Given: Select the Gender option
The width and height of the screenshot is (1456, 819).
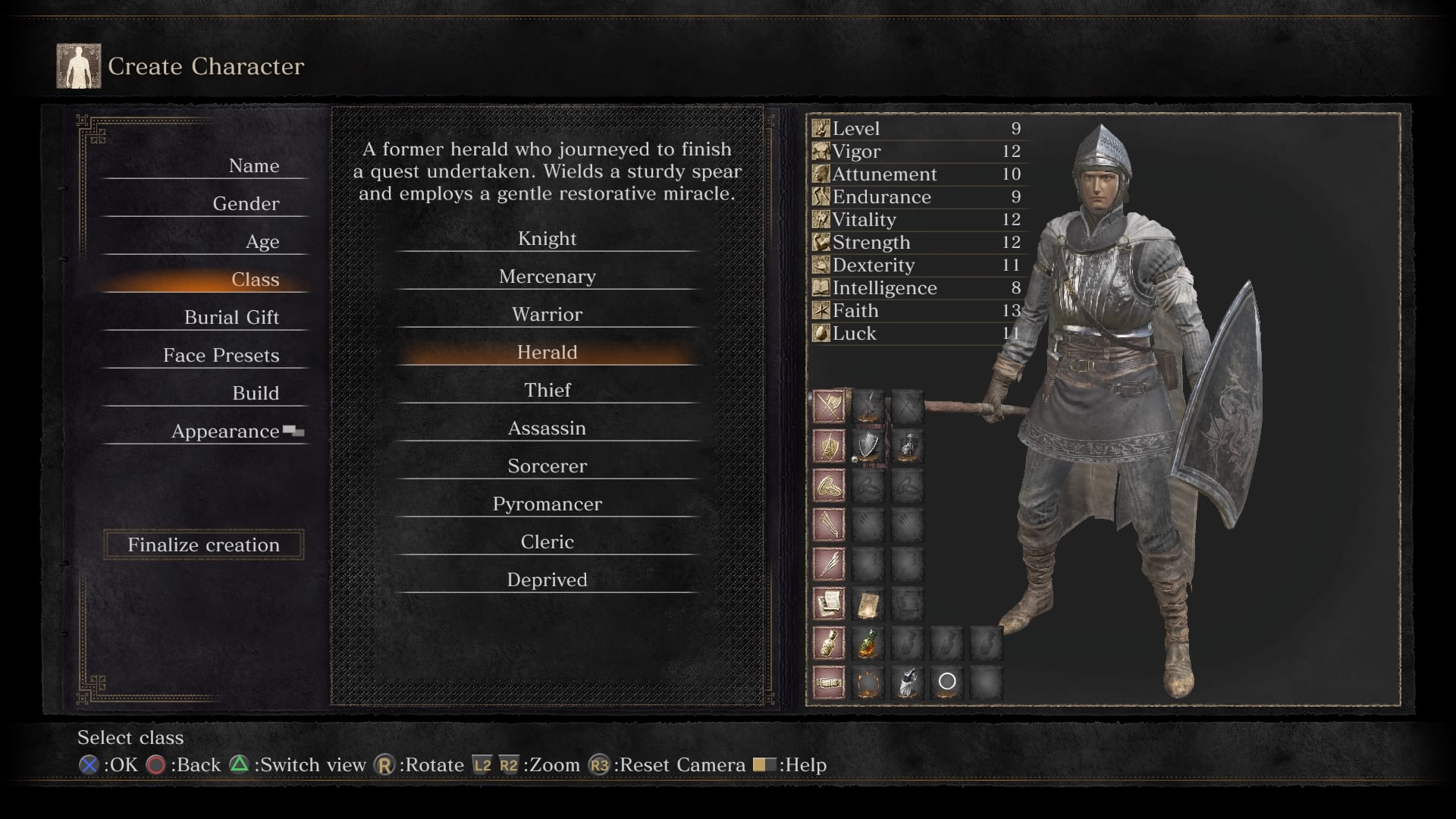Looking at the screenshot, I should [x=246, y=204].
